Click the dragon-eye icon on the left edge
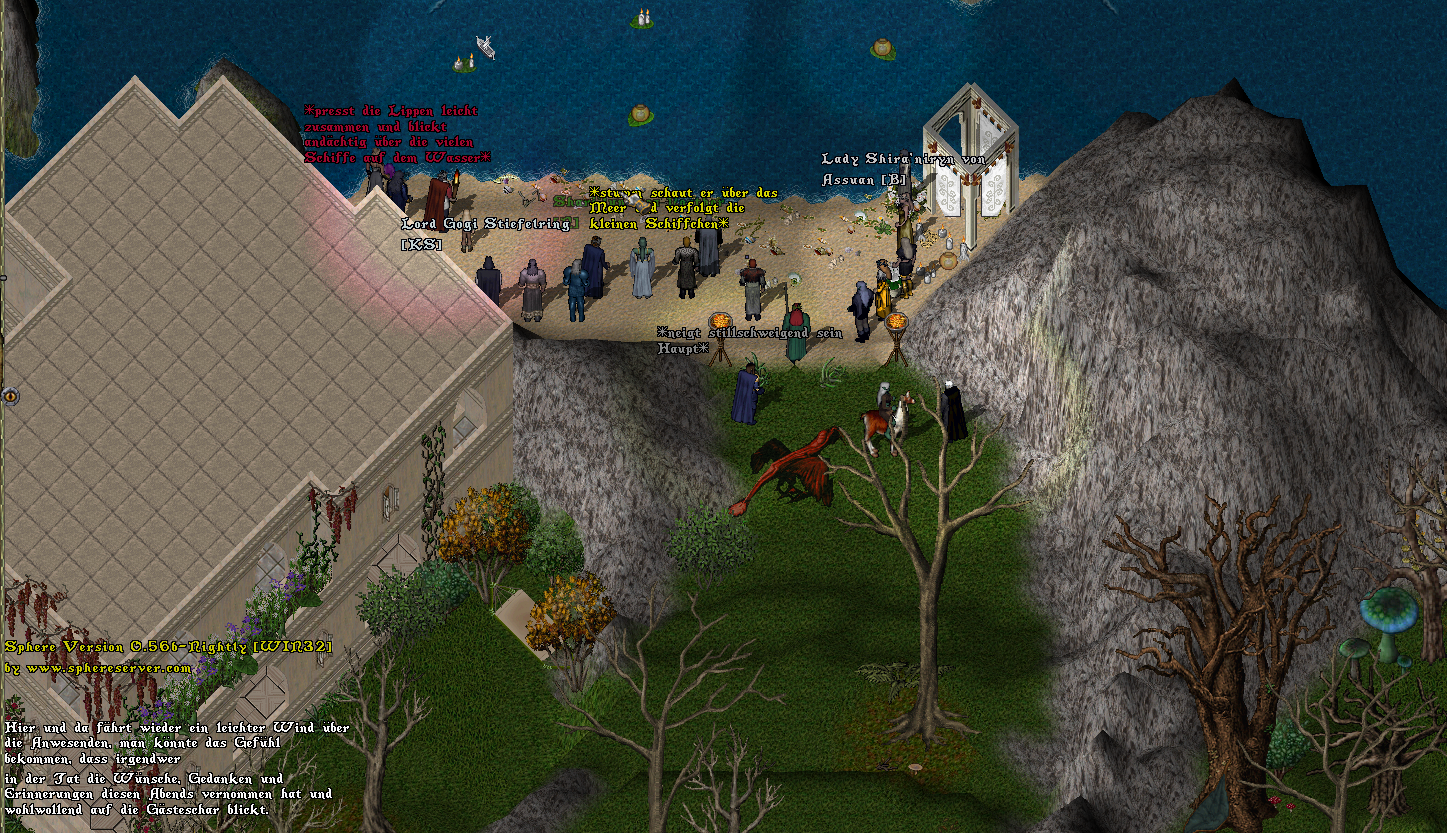The height and width of the screenshot is (833, 1447). pos(10,395)
